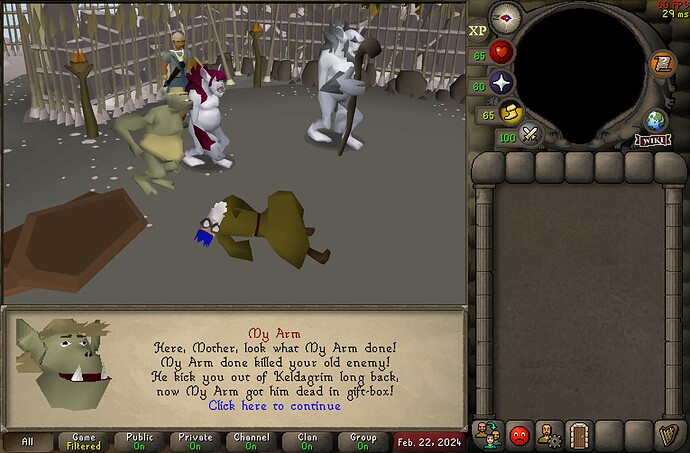Click the red heart Hitpoints orb
This screenshot has width=690, height=453.
pos(501,52)
